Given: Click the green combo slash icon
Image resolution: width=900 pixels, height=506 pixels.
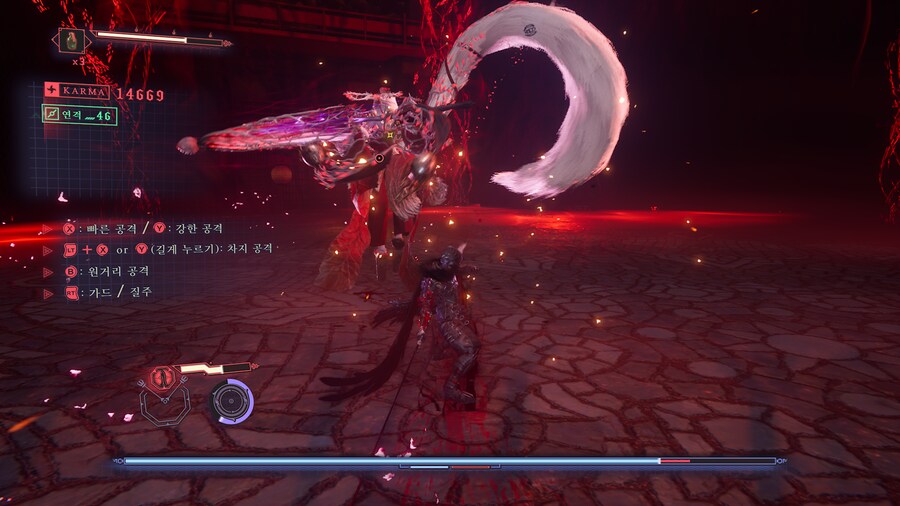Looking at the screenshot, I should pyautogui.click(x=51, y=115).
